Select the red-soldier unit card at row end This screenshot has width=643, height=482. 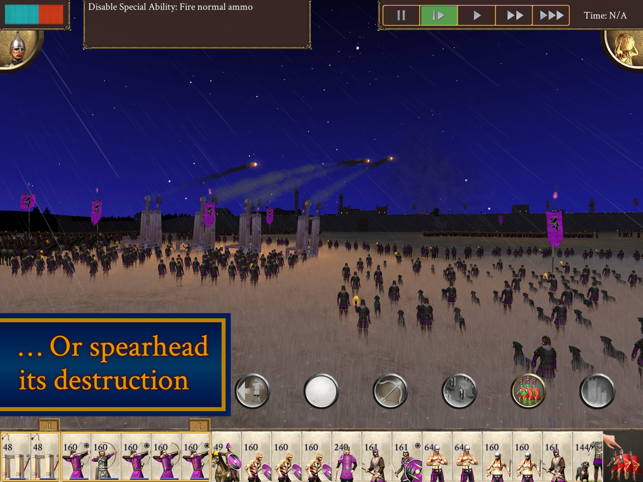click(x=625, y=459)
